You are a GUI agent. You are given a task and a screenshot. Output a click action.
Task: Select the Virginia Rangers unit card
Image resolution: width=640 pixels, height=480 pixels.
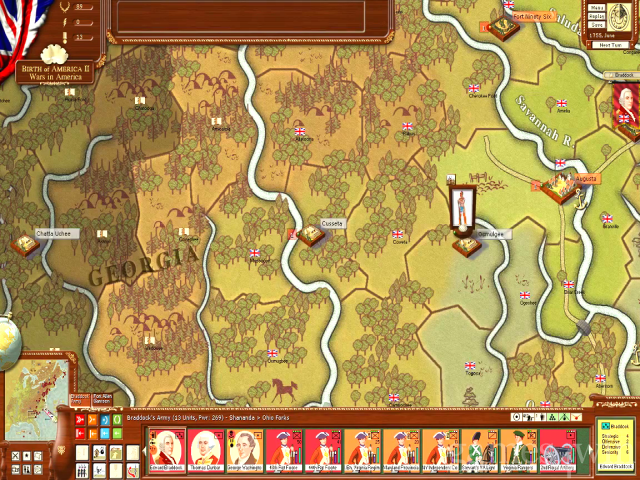516,448
